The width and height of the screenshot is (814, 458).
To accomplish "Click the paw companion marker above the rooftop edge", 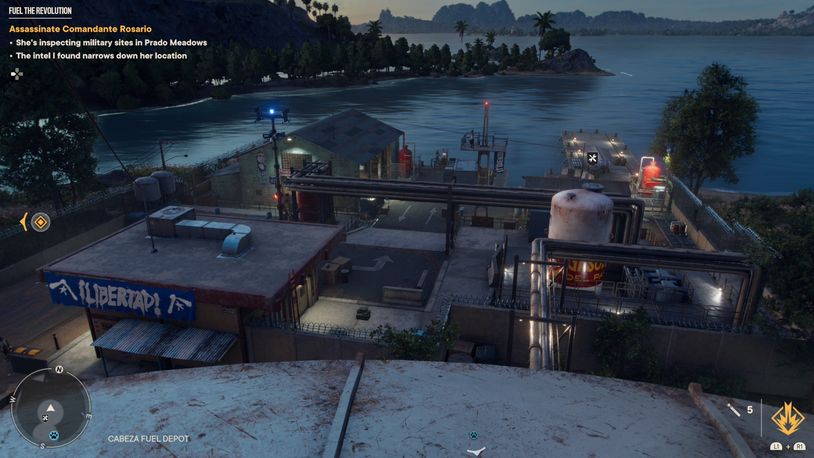I will (x=474, y=435).
